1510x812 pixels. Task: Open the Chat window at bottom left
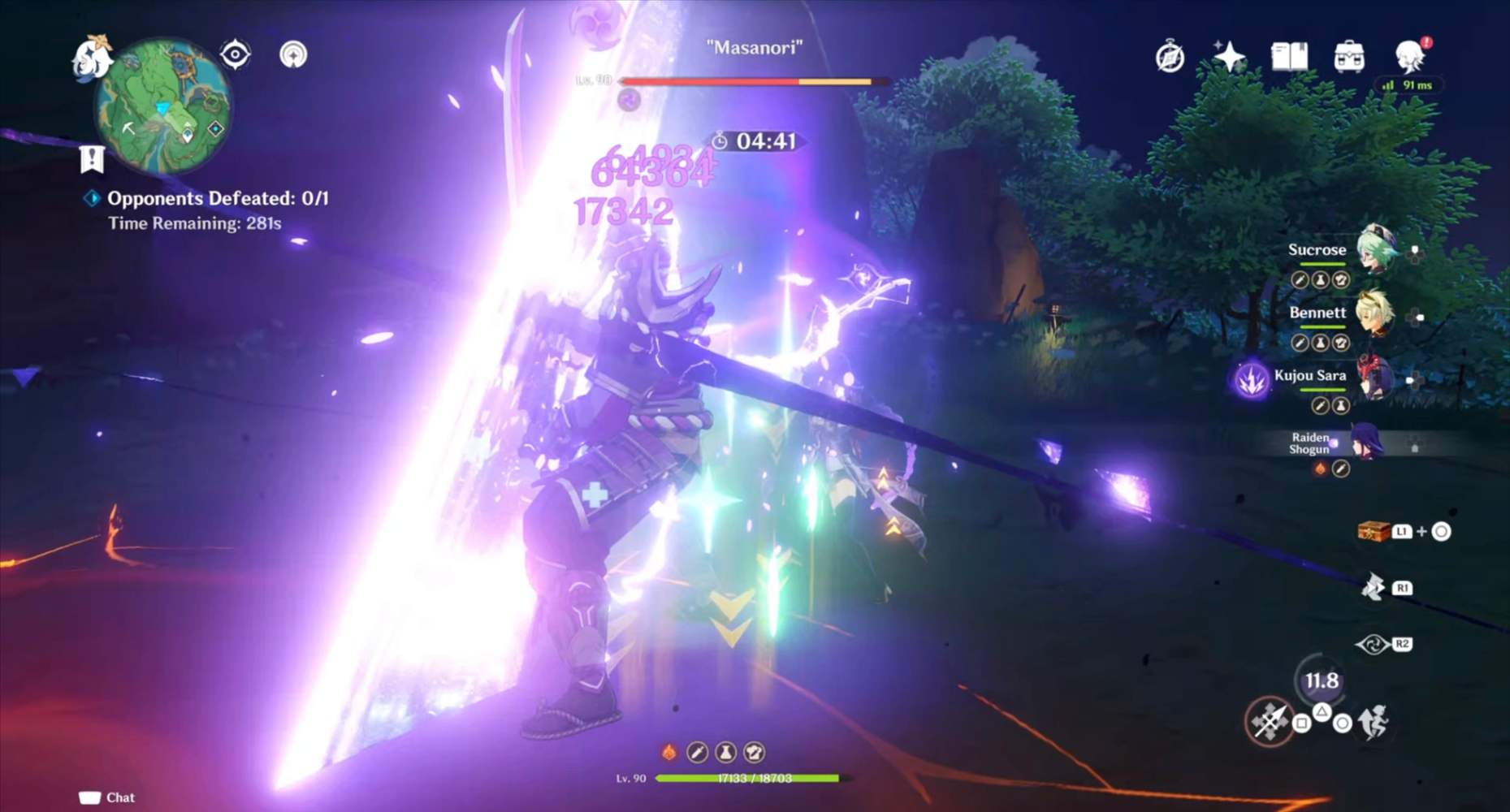click(x=108, y=797)
